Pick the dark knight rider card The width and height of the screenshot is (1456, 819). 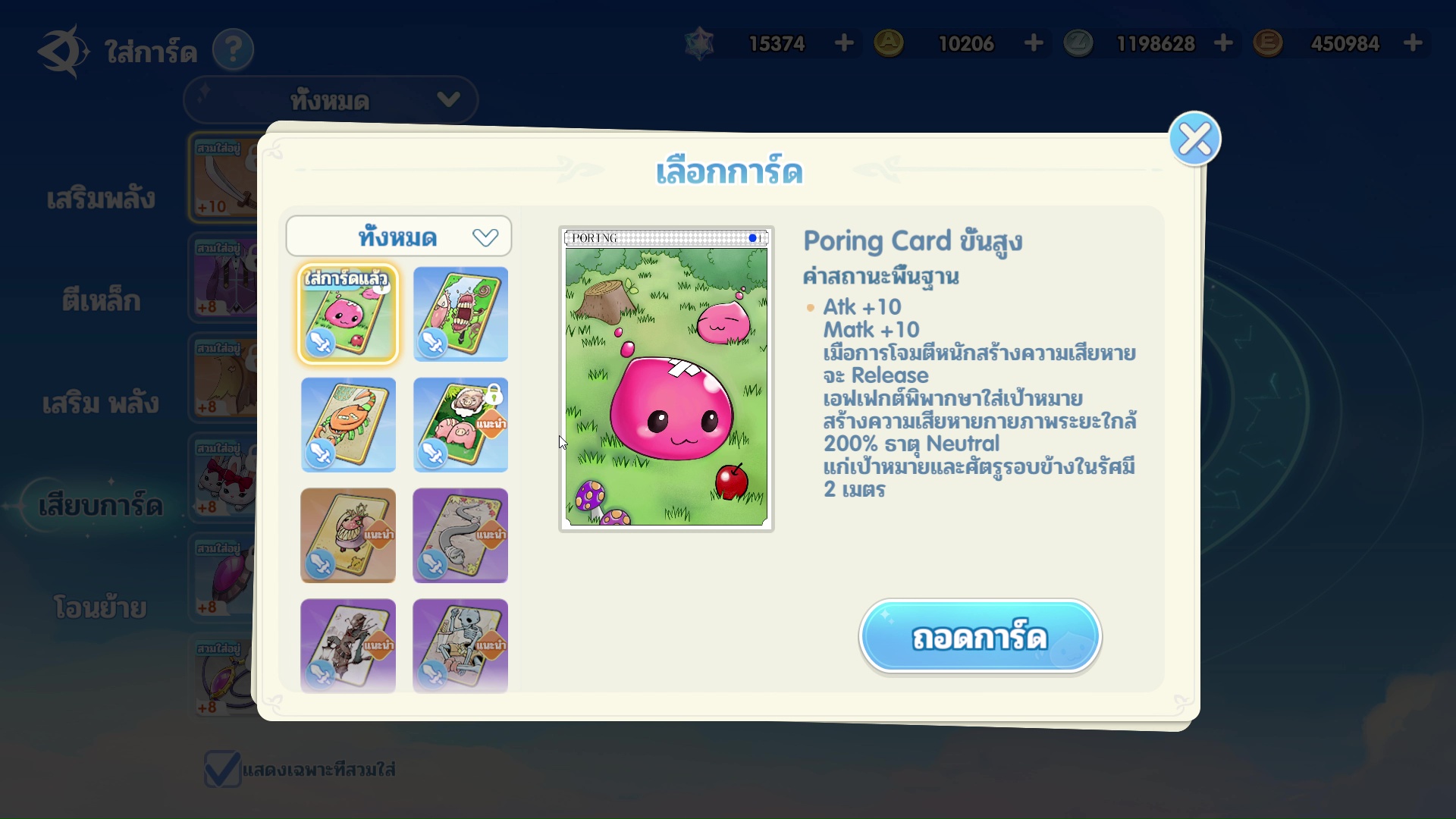(x=348, y=645)
